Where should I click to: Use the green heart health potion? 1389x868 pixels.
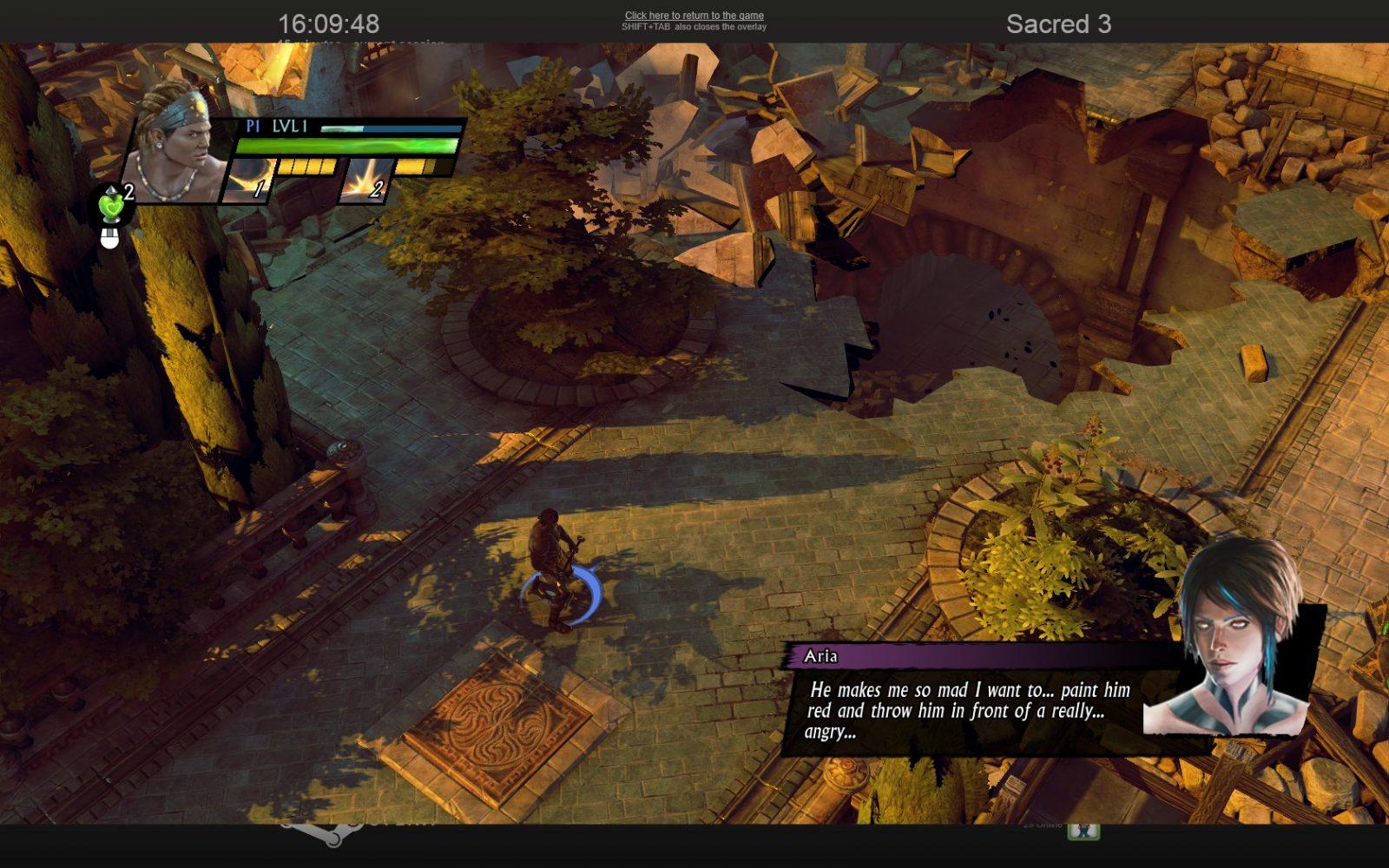tap(112, 206)
